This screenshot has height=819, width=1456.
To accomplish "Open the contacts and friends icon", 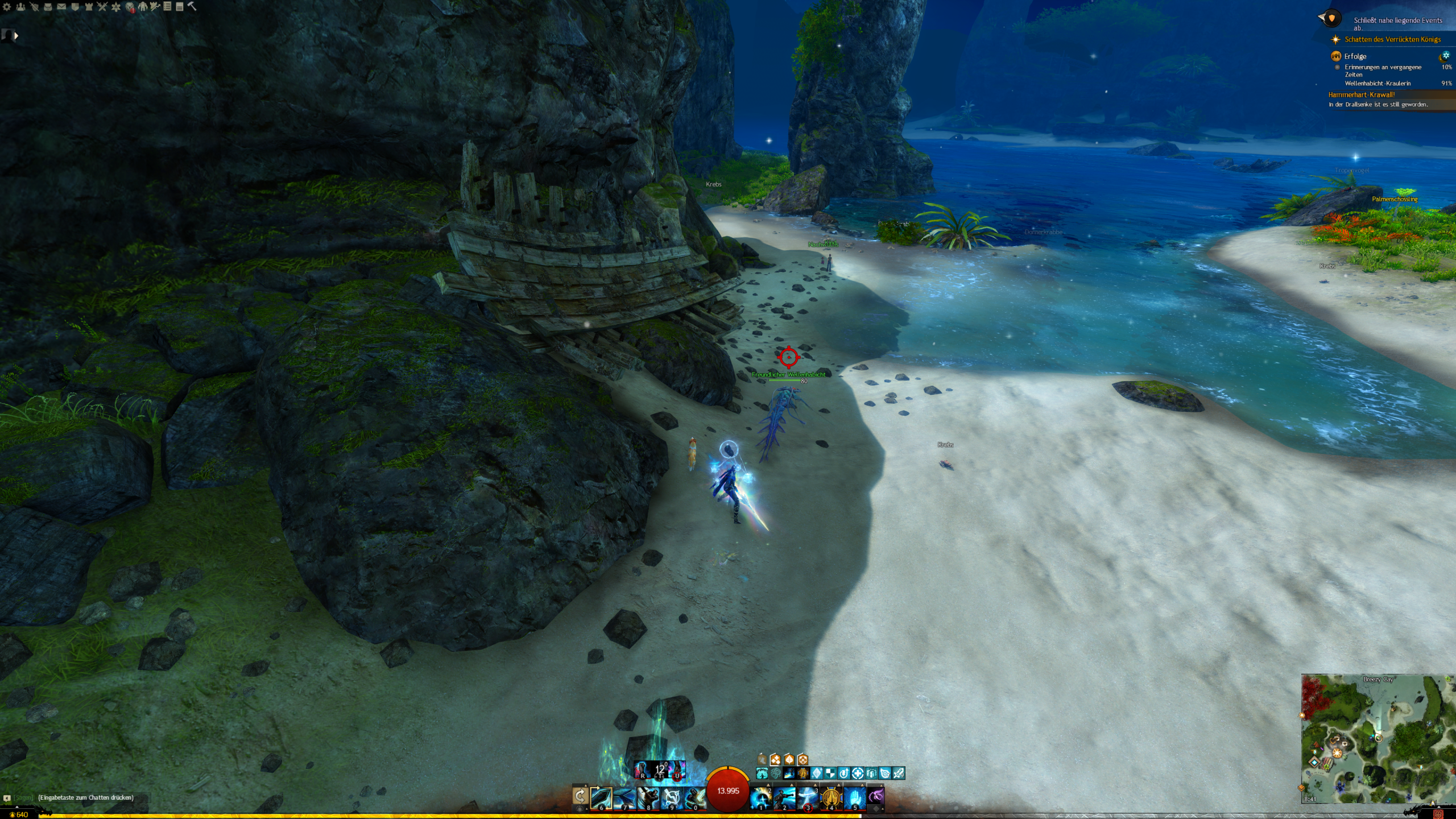I will [20, 7].
